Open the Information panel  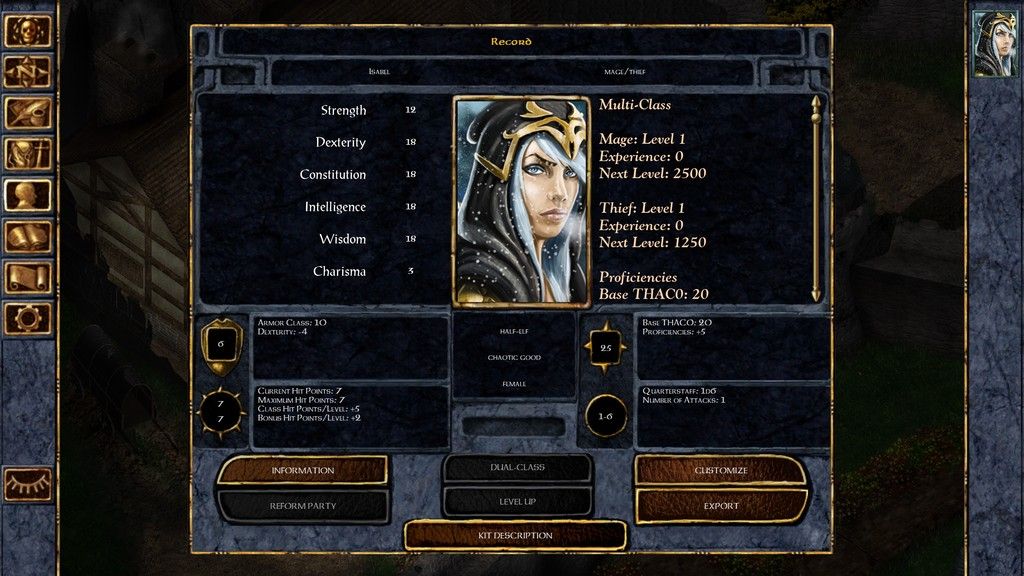click(x=302, y=470)
